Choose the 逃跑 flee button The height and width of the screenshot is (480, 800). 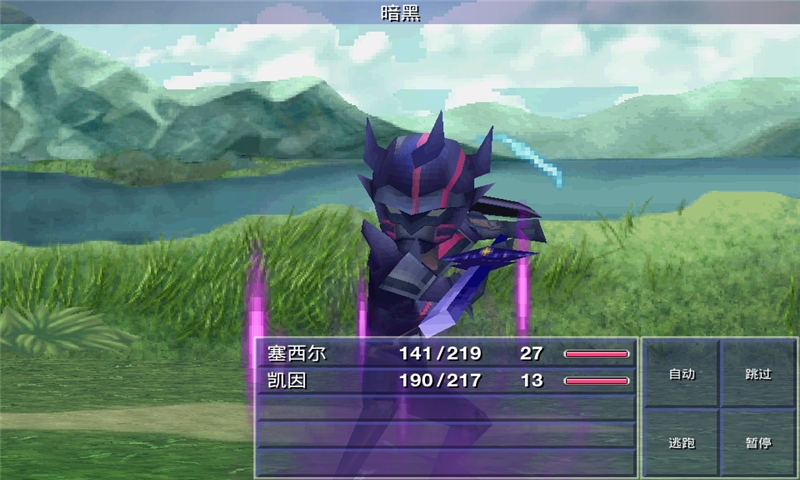[x=681, y=441]
